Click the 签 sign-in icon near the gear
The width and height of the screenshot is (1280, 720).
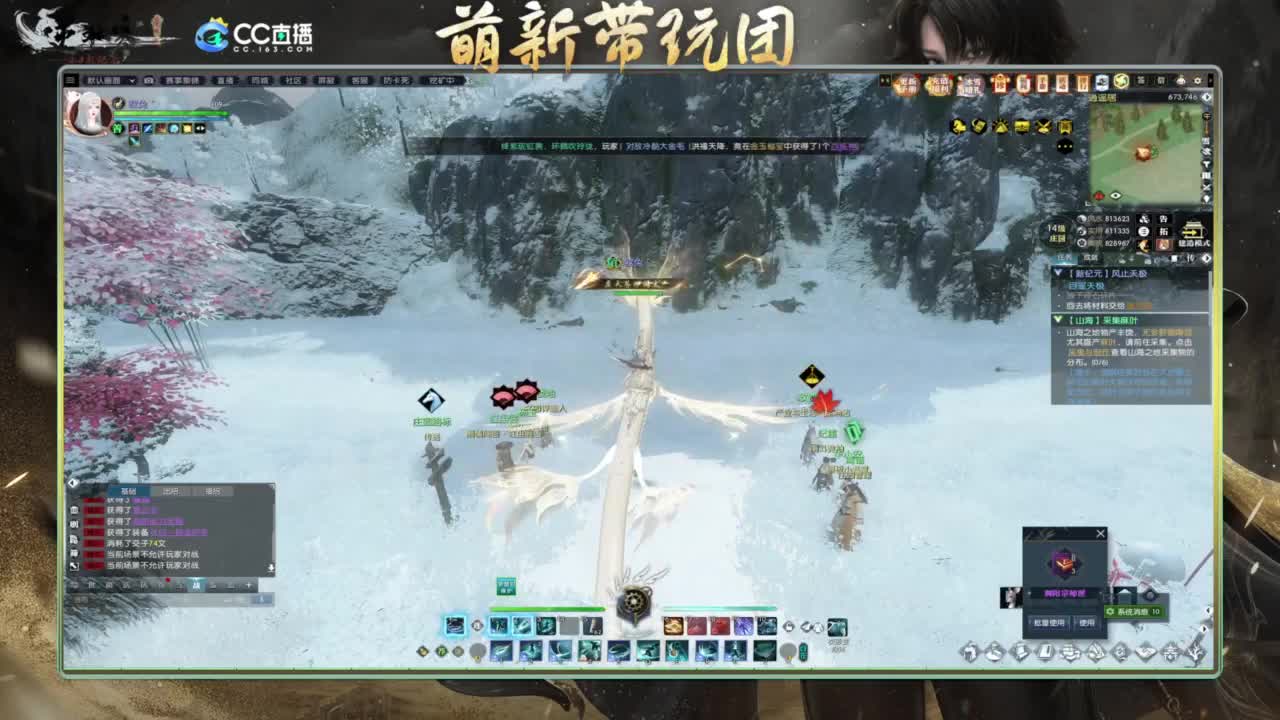1139,82
